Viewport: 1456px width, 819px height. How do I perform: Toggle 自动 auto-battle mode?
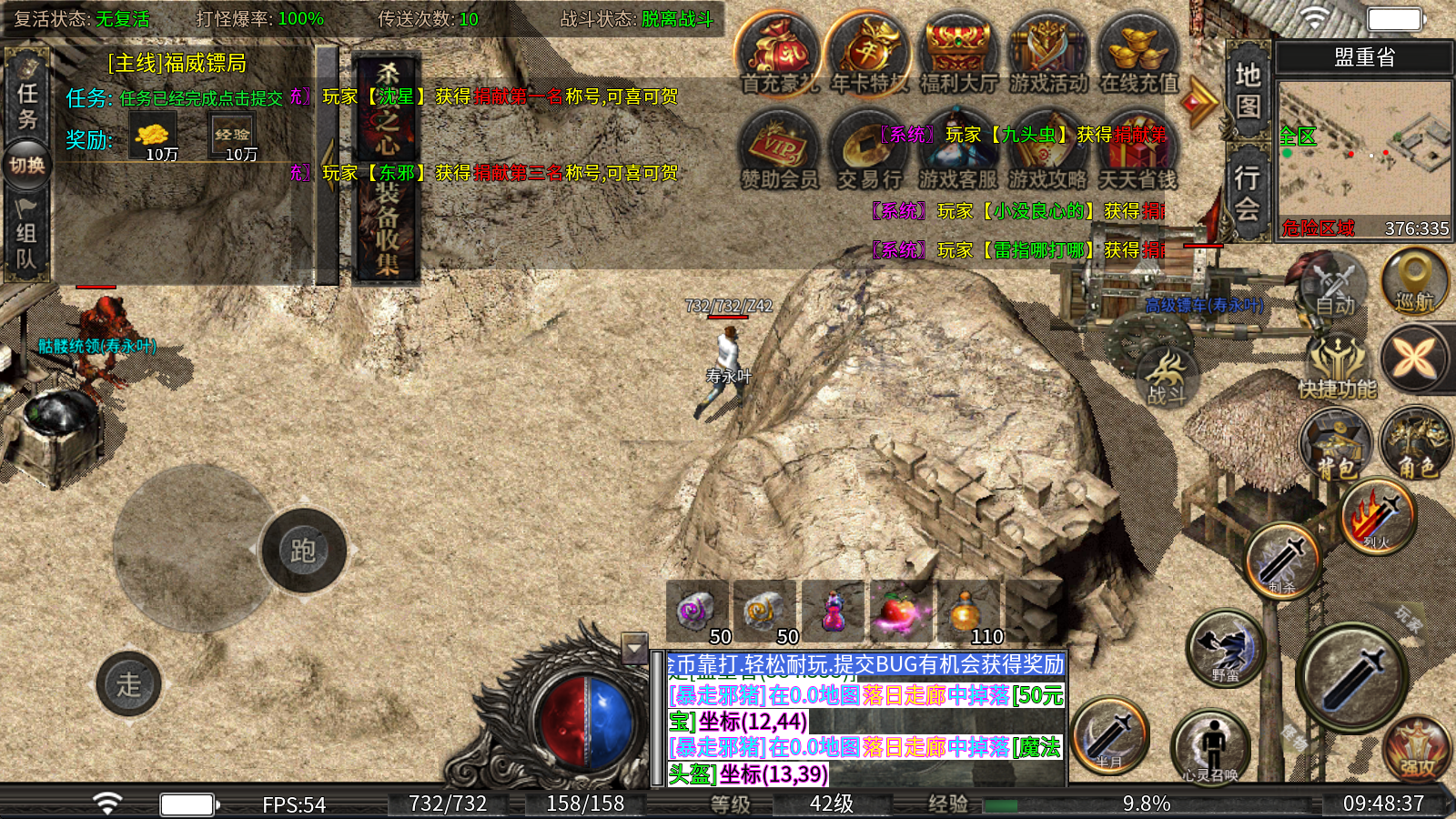click(1332, 287)
